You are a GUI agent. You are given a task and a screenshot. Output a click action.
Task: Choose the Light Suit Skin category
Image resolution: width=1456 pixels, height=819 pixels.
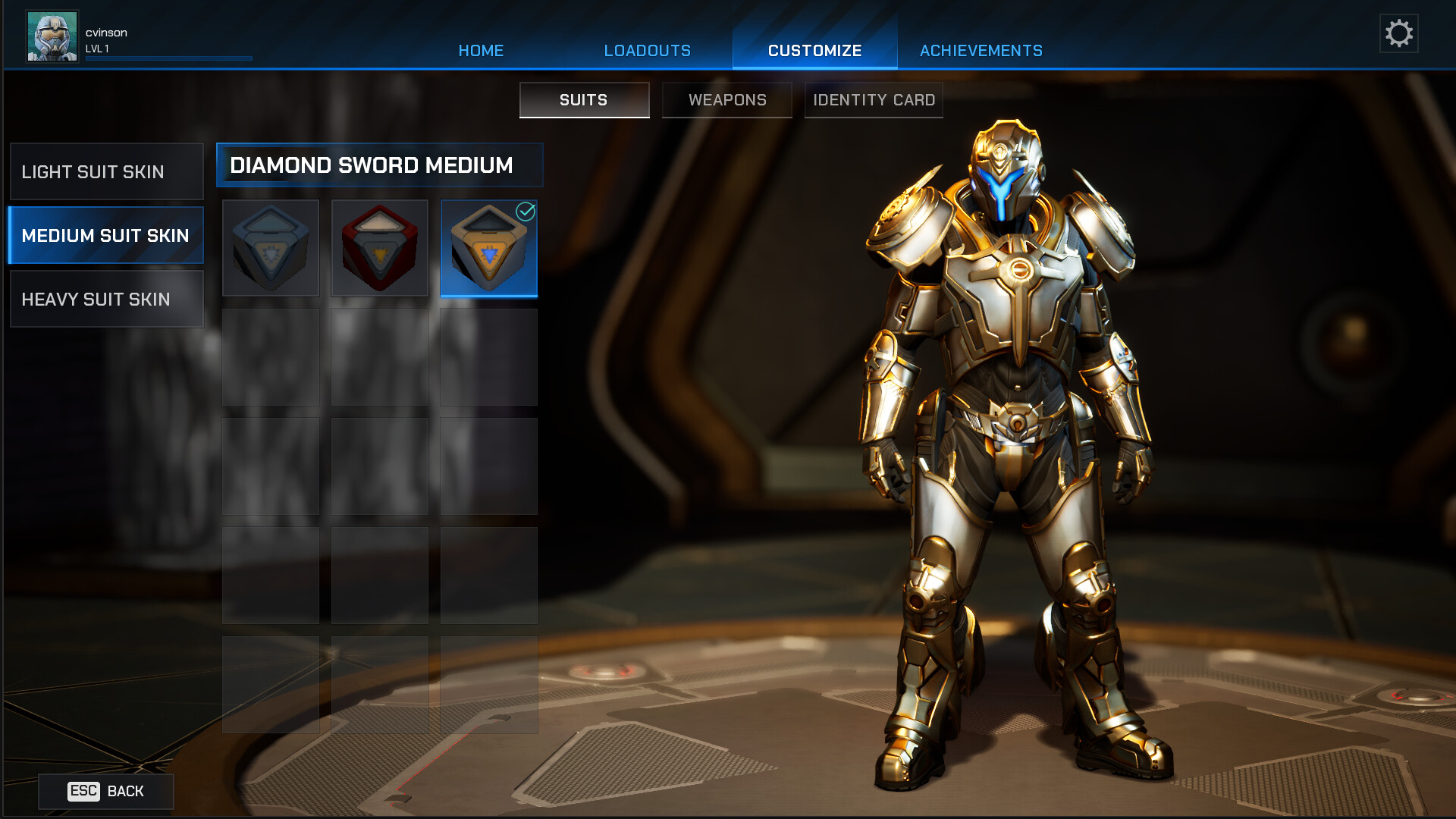[107, 172]
